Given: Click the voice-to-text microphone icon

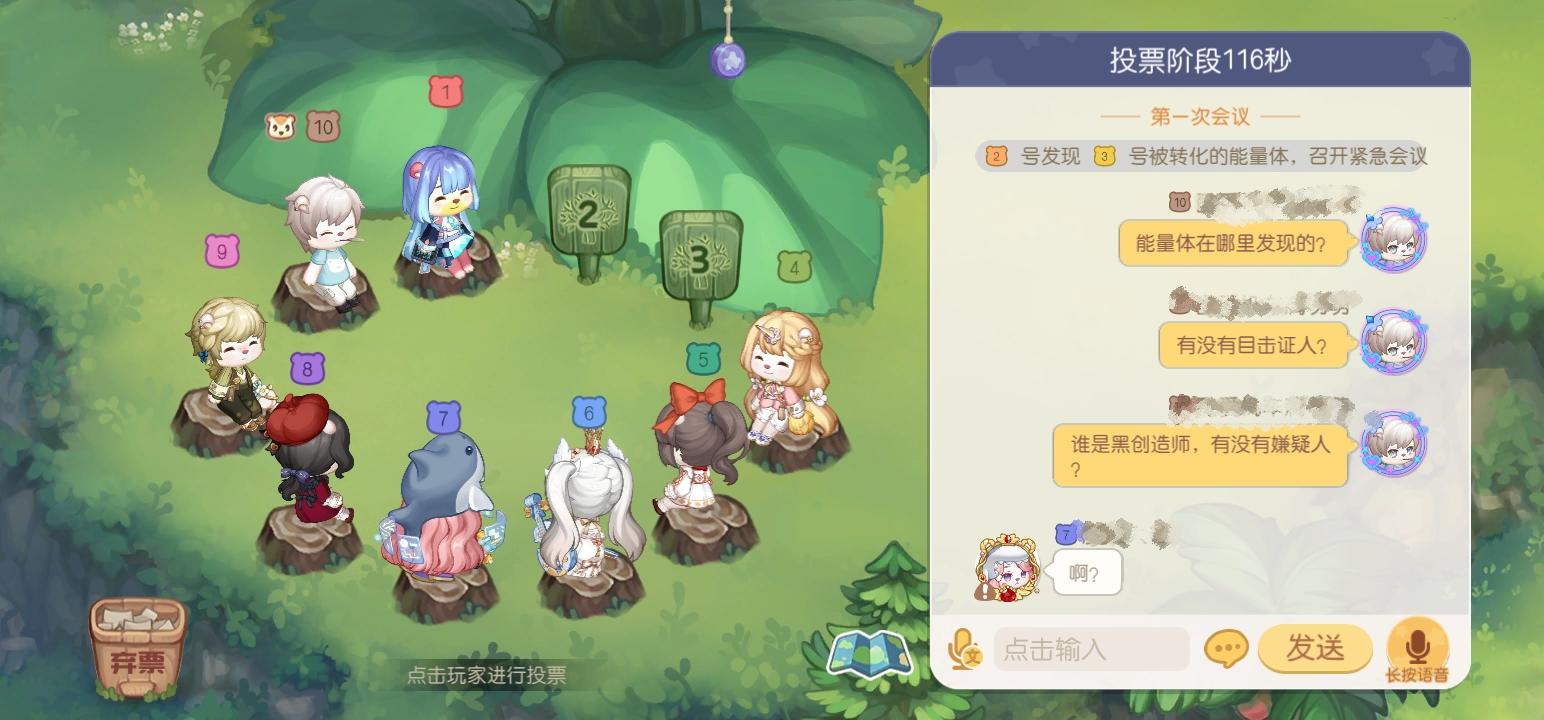Looking at the screenshot, I should pyautogui.click(x=964, y=649).
